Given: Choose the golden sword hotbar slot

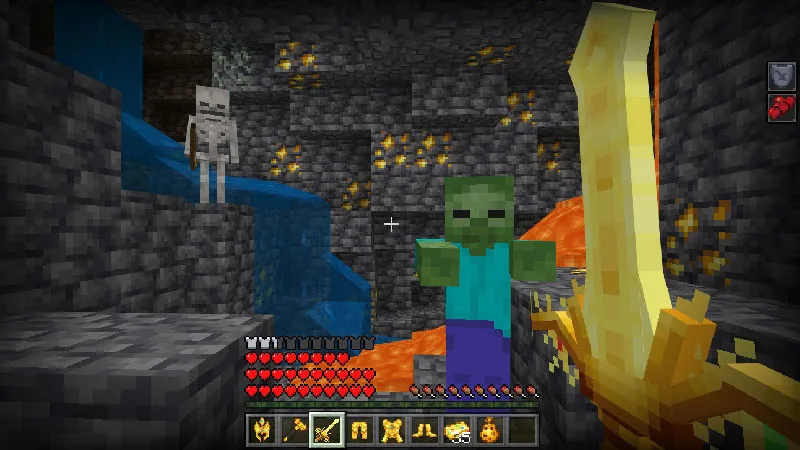Looking at the screenshot, I should (327, 430).
